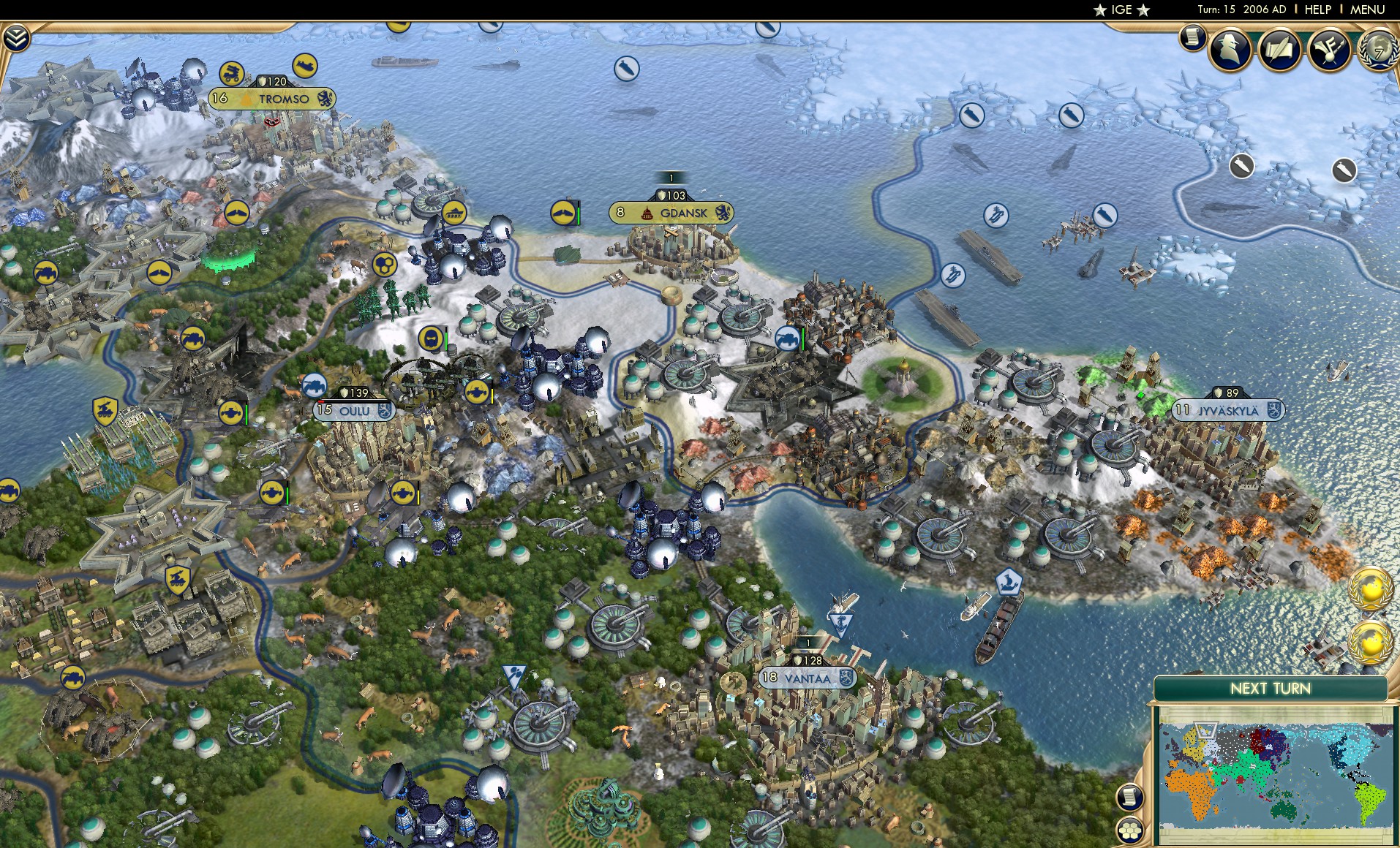Image resolution: width=1400 pixels, height=848 pixels.
Task: Open the MENU at top right
Action: point(1366,10)
